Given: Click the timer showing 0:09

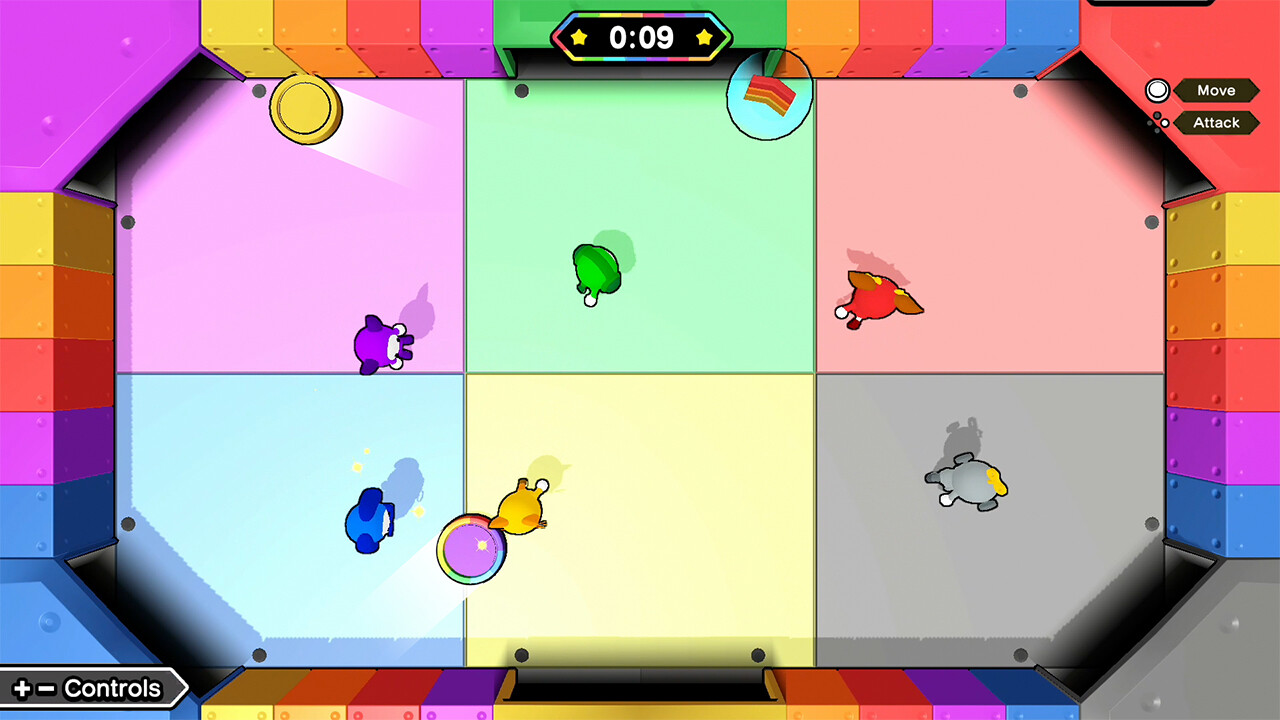Looking at the screenshot, I should point(641,37).
